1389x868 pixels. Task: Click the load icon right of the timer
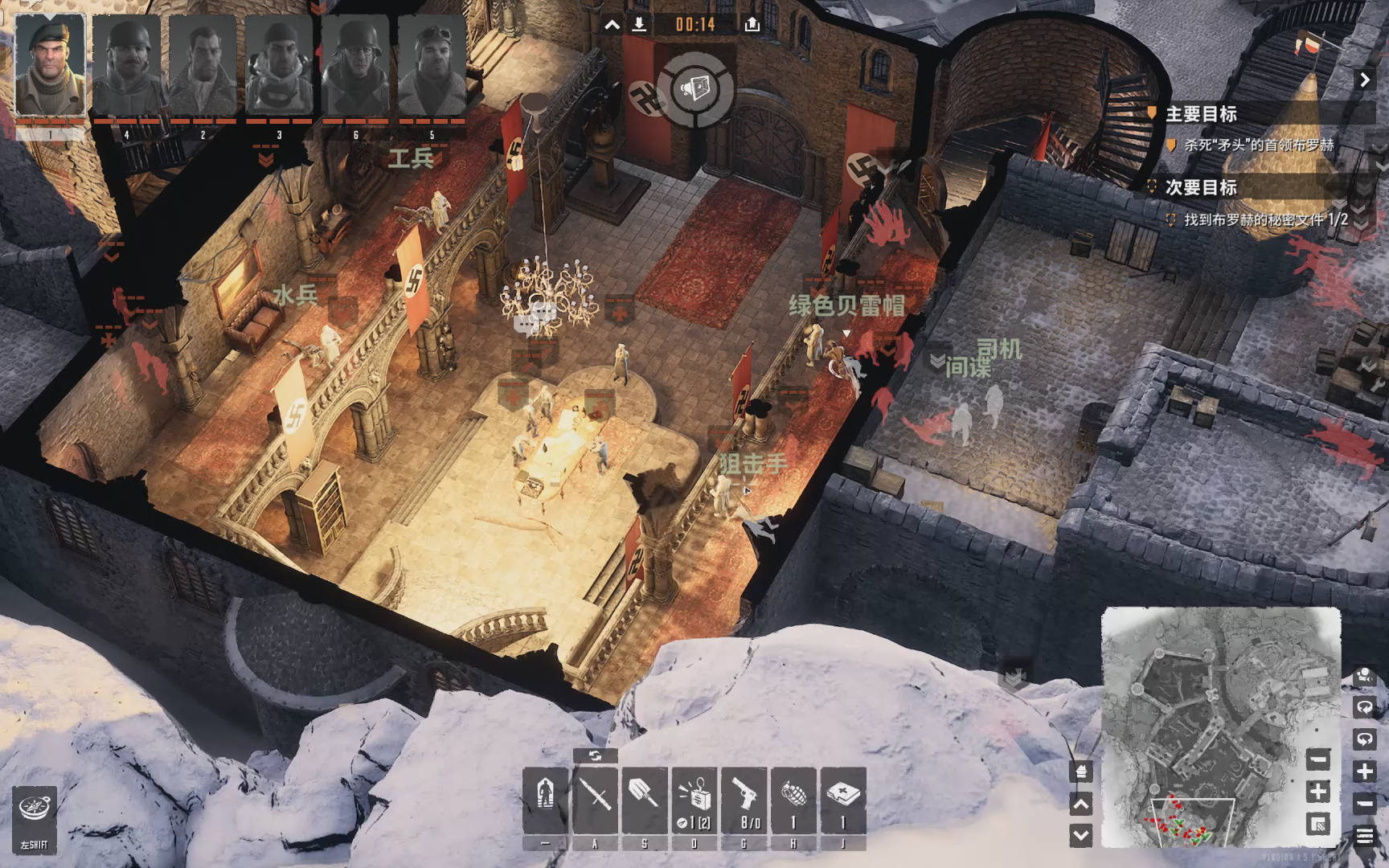(x=752, y=24)
